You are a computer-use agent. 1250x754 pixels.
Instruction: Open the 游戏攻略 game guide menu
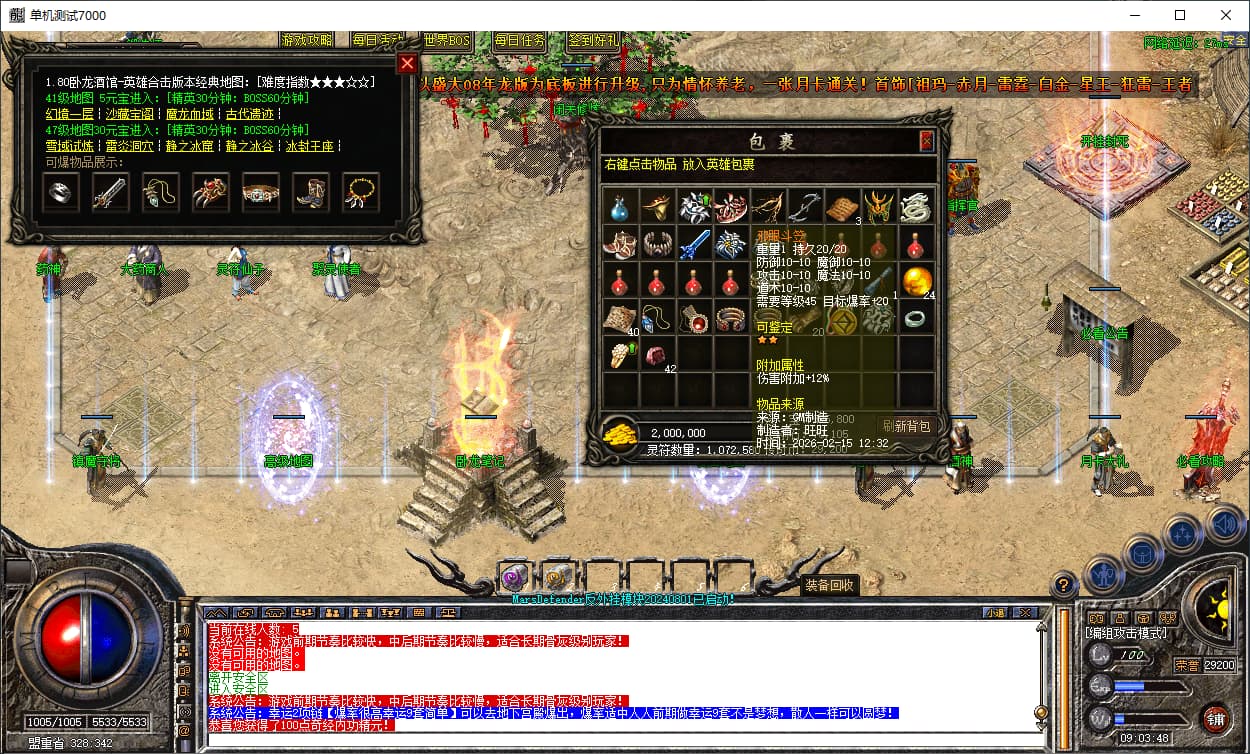(x=307, y=41)
